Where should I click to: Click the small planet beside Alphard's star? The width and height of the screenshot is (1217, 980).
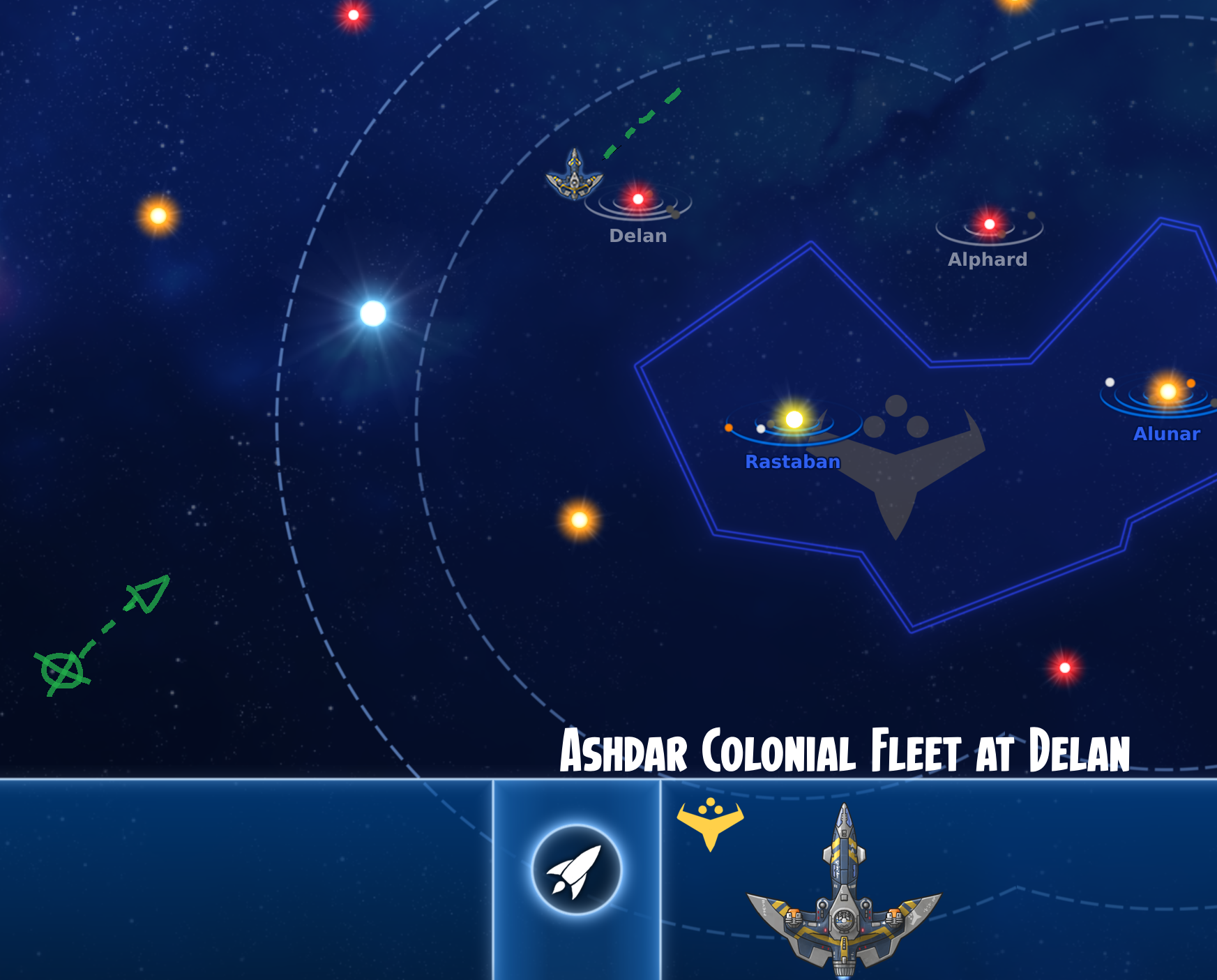(1030, 216)
